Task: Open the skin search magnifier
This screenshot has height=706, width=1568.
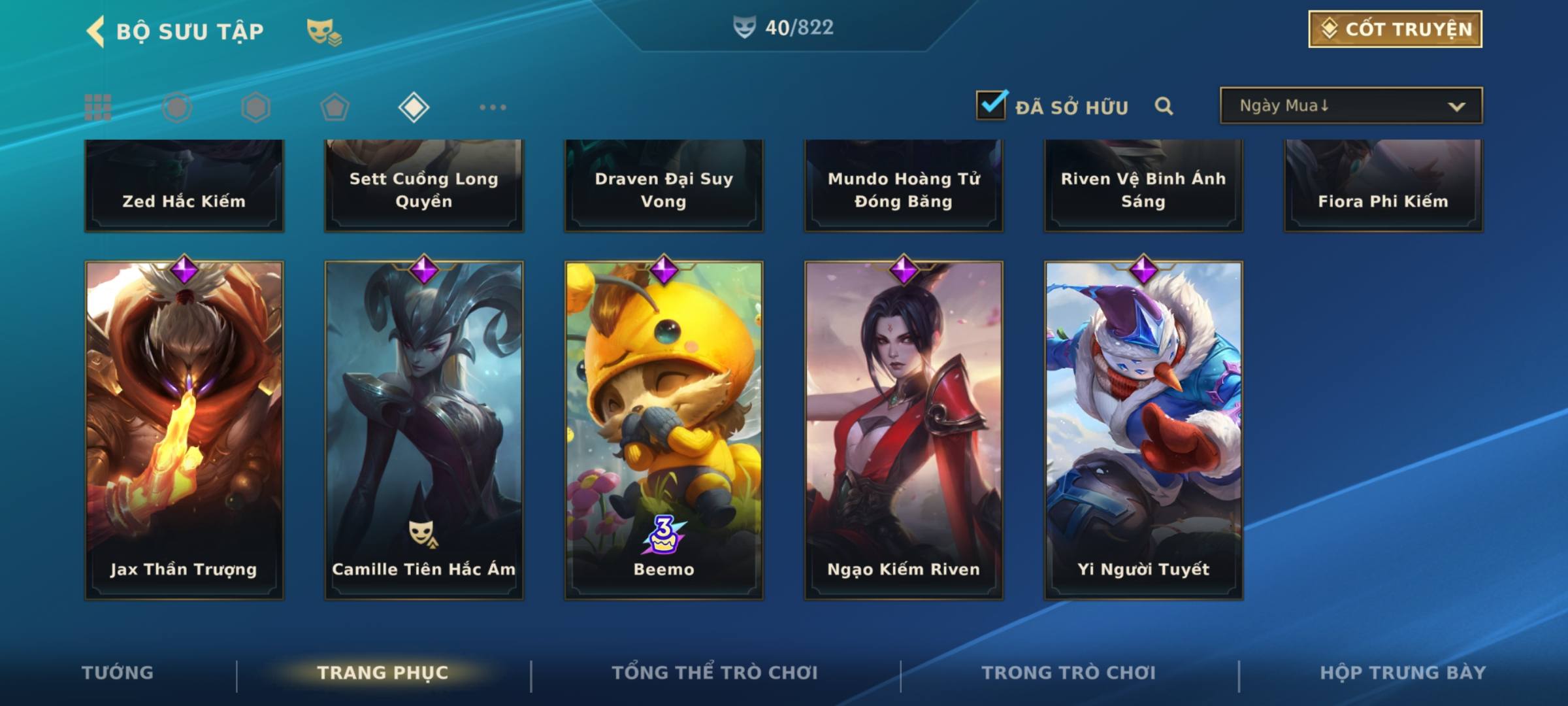Action: tap(1164, 106)
